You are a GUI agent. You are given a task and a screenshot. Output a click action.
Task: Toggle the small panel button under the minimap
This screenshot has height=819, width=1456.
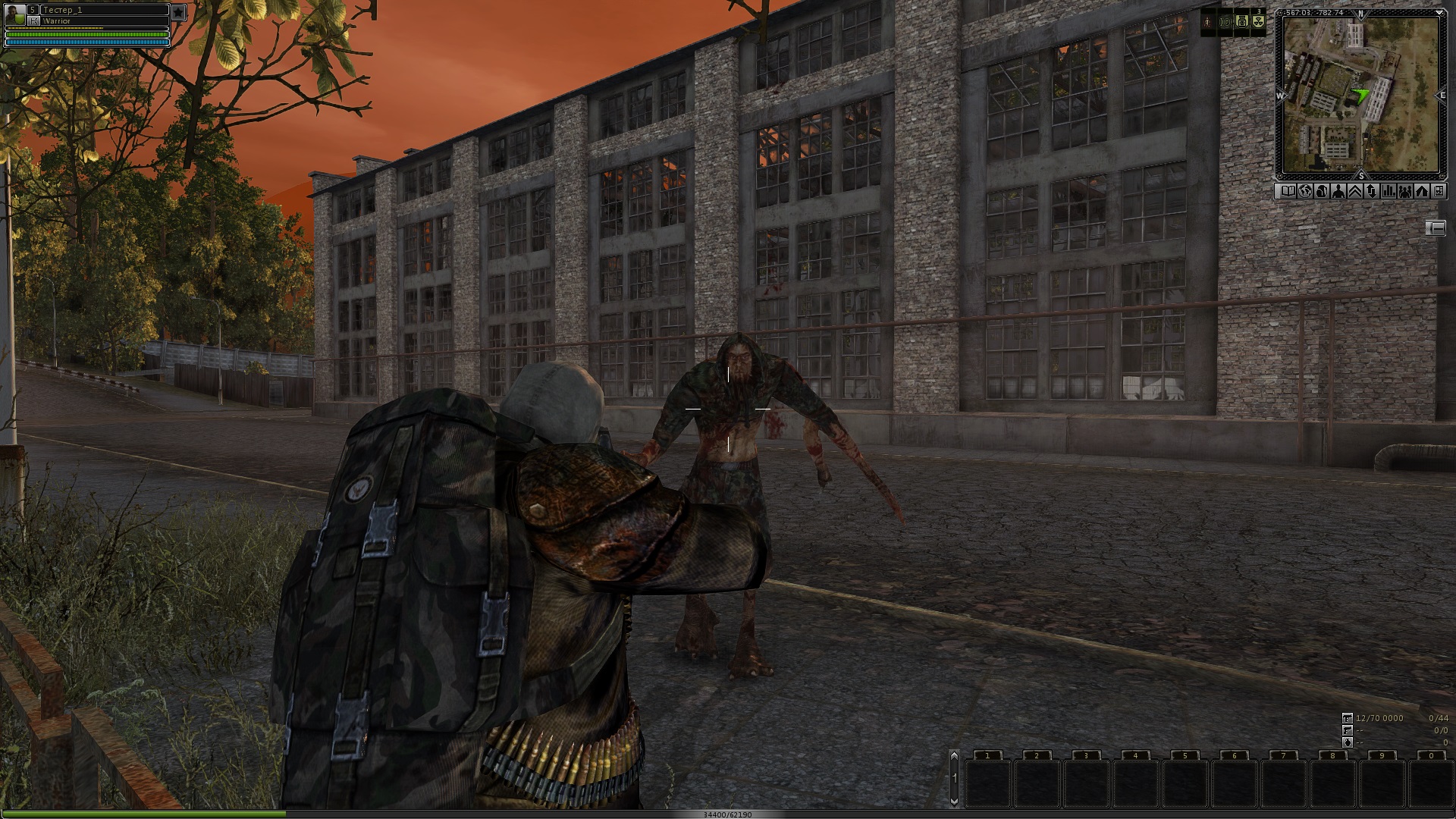pos(1436,227)
